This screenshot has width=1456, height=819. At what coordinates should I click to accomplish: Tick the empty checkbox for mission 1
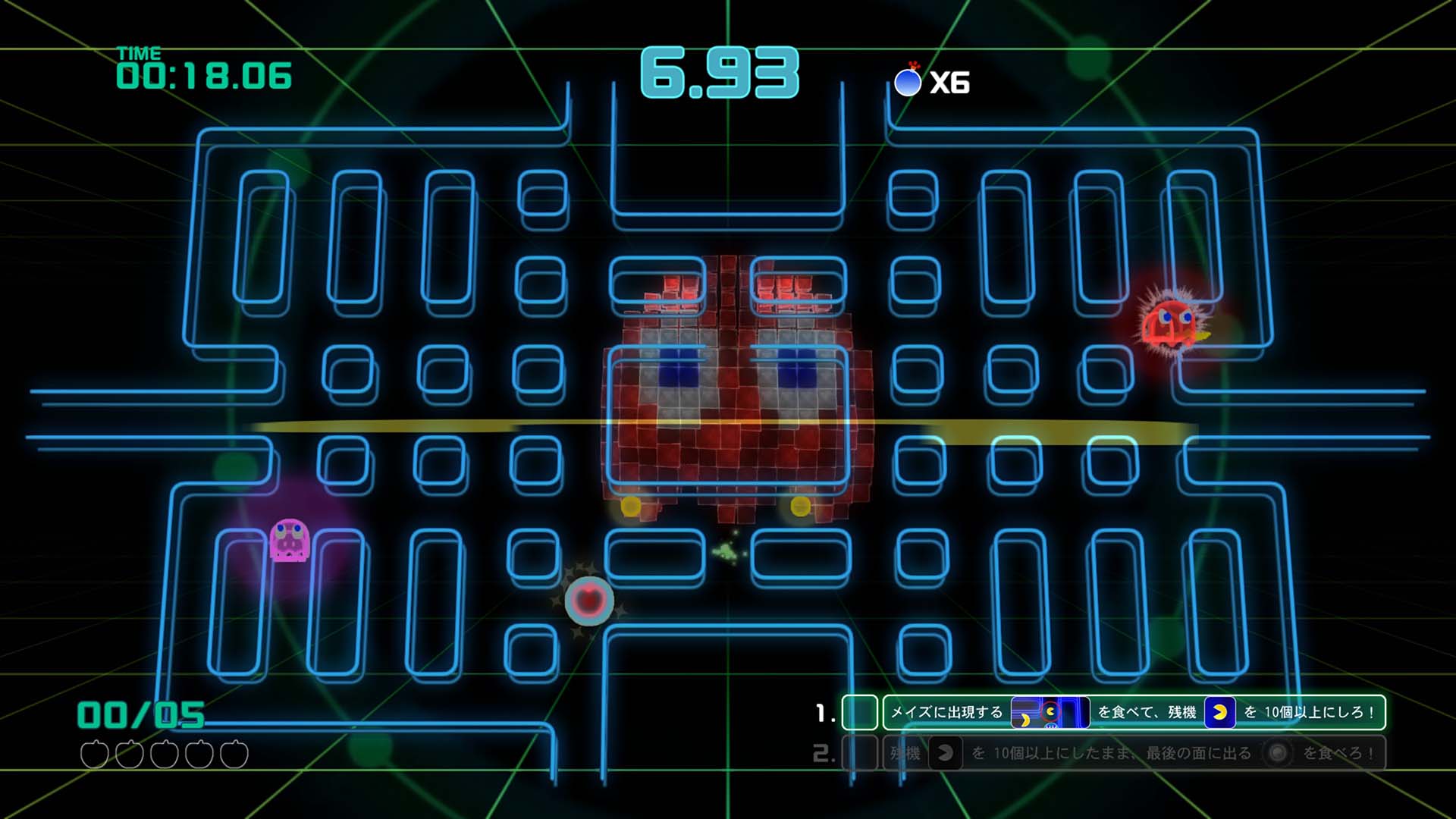[859, 713]
